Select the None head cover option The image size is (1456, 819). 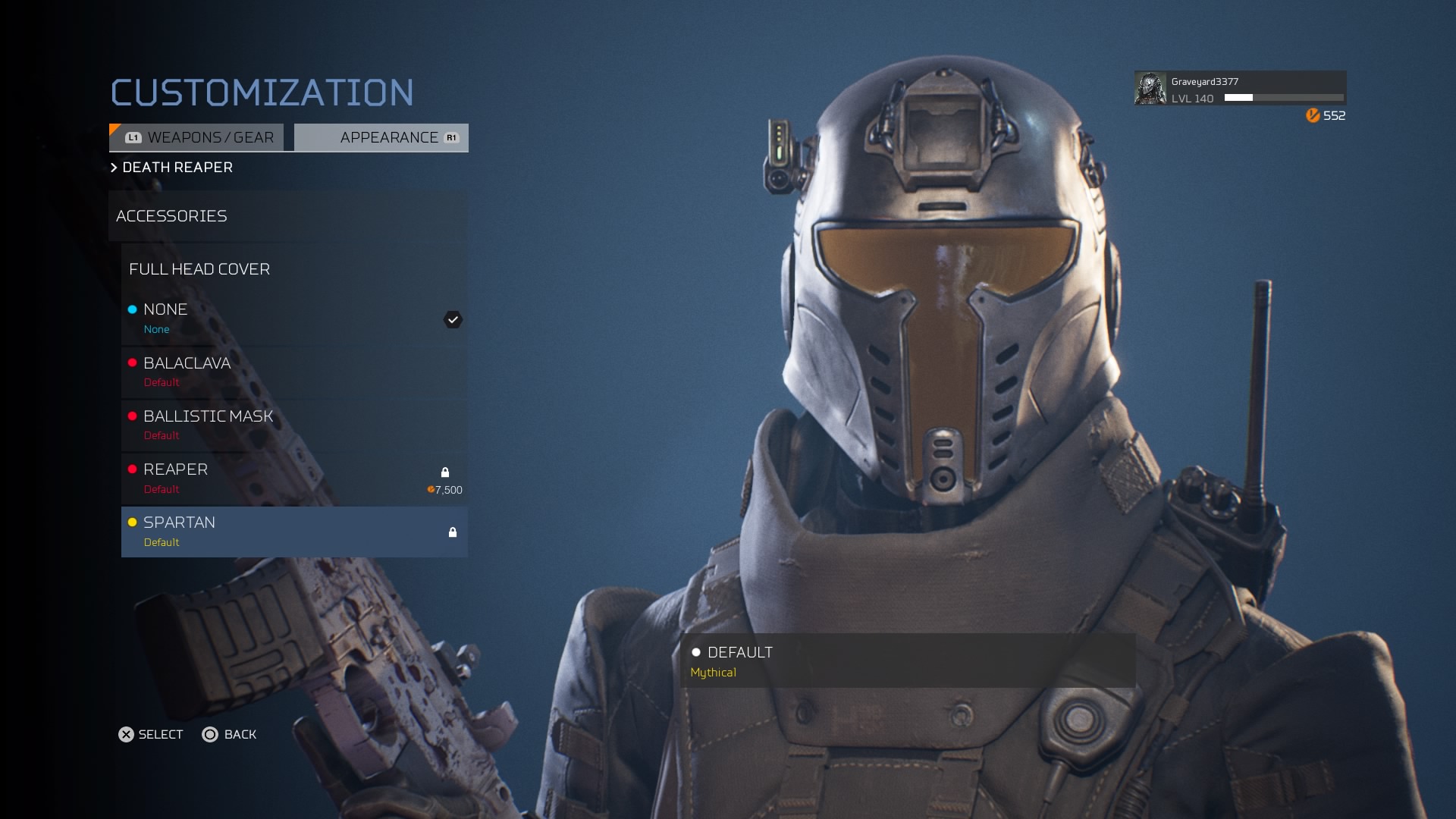(293, 318)
